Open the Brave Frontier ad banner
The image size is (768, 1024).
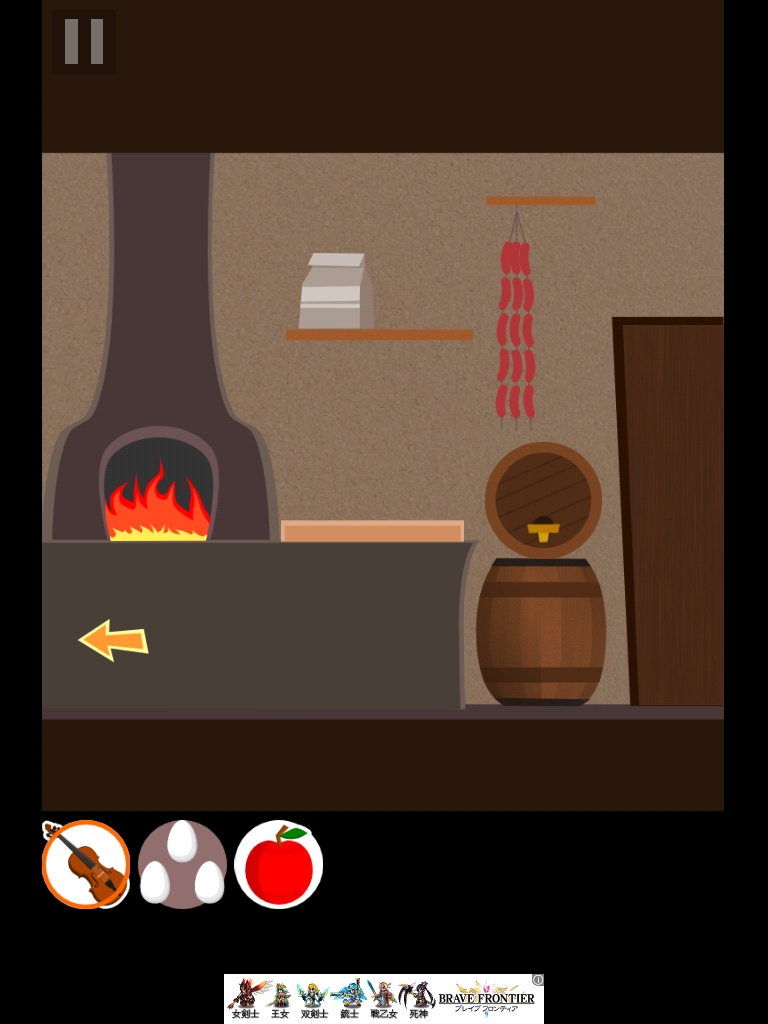tap(383, 999)
